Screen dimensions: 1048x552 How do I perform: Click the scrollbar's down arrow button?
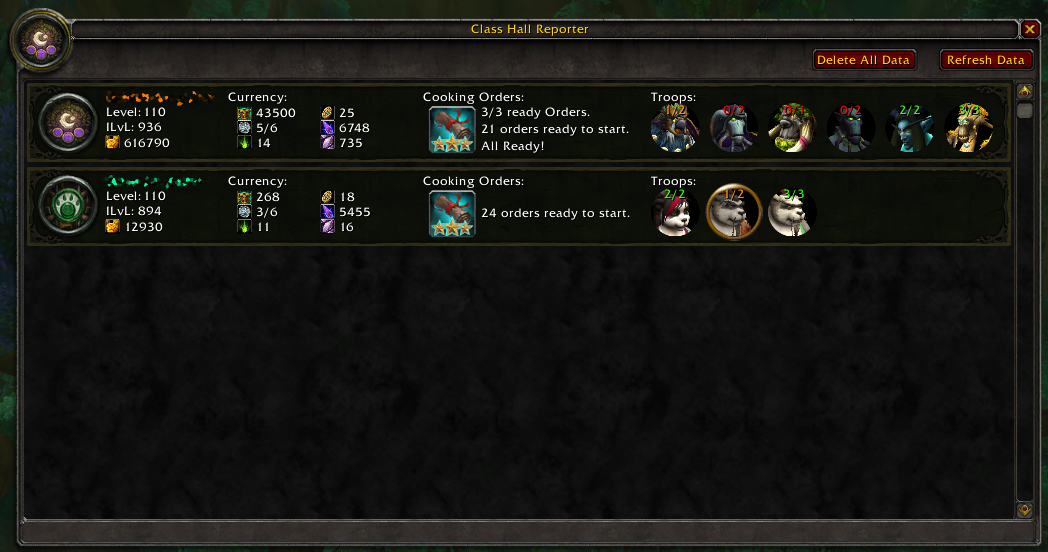pyautogui.click(x=1024, y=510)
